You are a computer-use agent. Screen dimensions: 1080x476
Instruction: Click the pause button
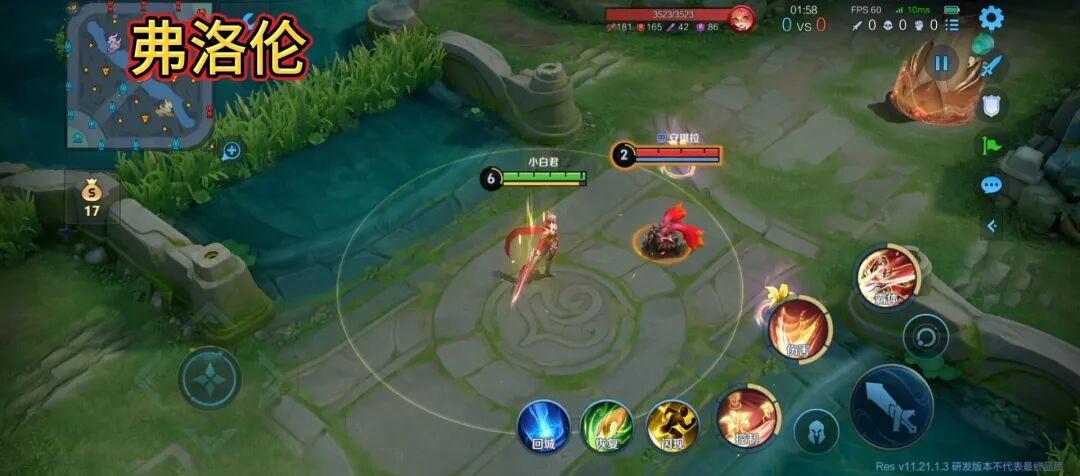pos(941,63)
